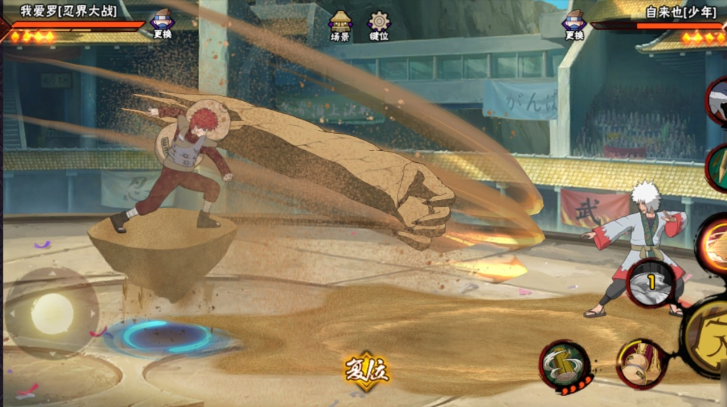727x407 pixels.
Task: Open the 场景 scene selector
Action: point(340,25)
